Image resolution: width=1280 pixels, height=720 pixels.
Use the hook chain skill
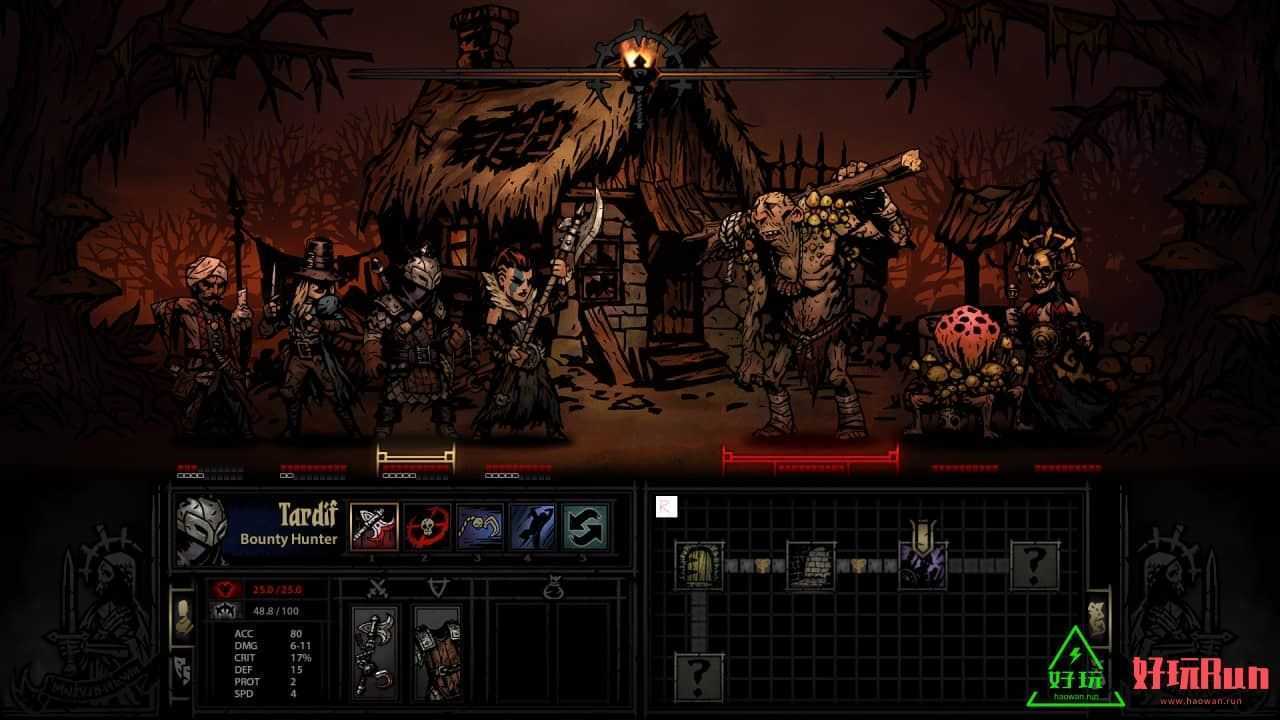tap(480, 527)
